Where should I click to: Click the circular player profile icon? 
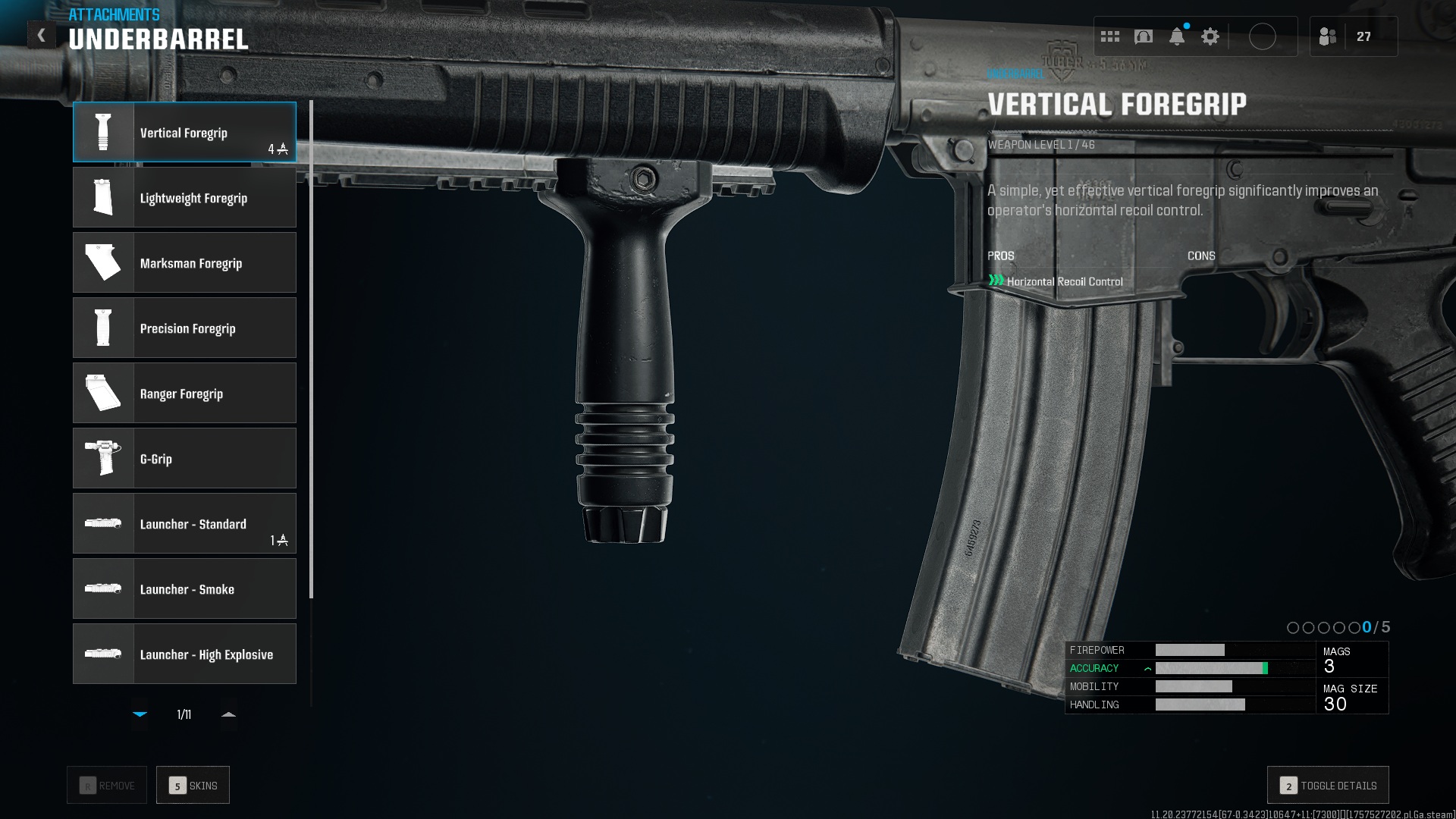(x=1263, y=36)
